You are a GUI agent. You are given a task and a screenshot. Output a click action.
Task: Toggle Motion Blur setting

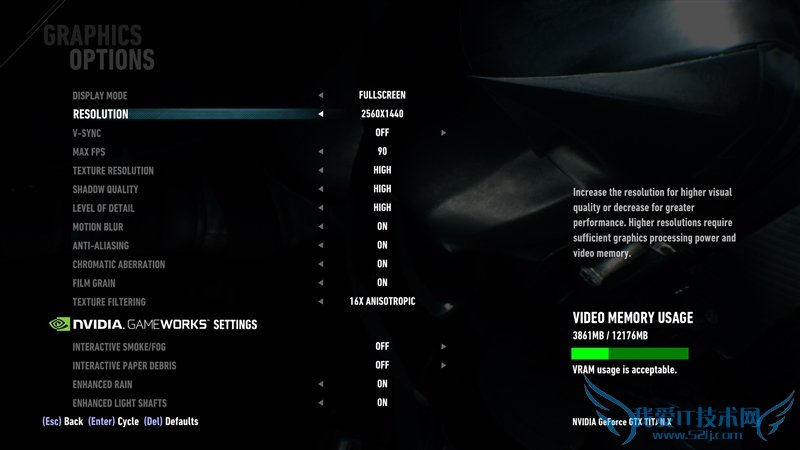coord(97,227)
